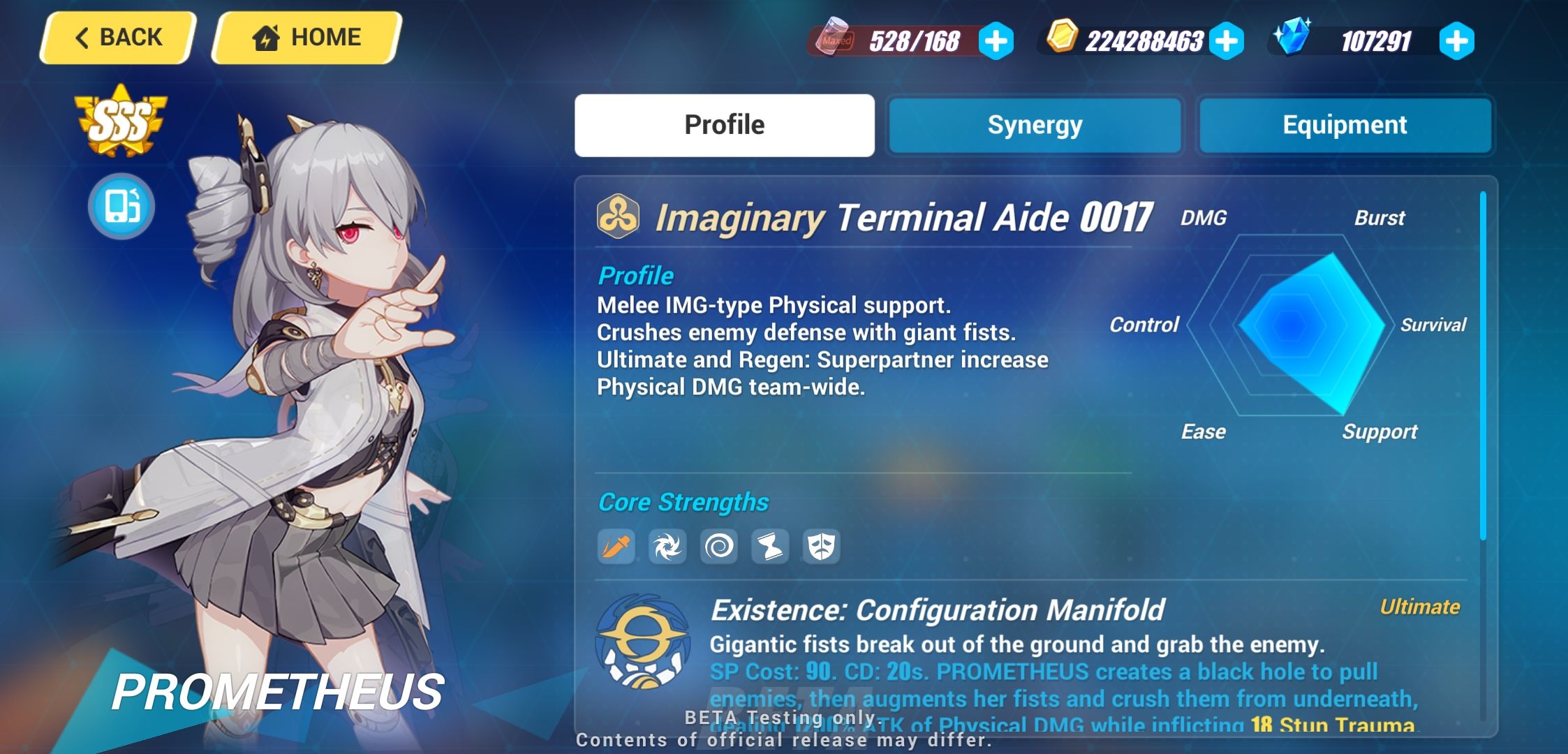Image resolution: width=1568 pixels, height=754 pixels.
Task: Select the spiral gather Core Strengths icon
Action: click(x=719, y=547)
